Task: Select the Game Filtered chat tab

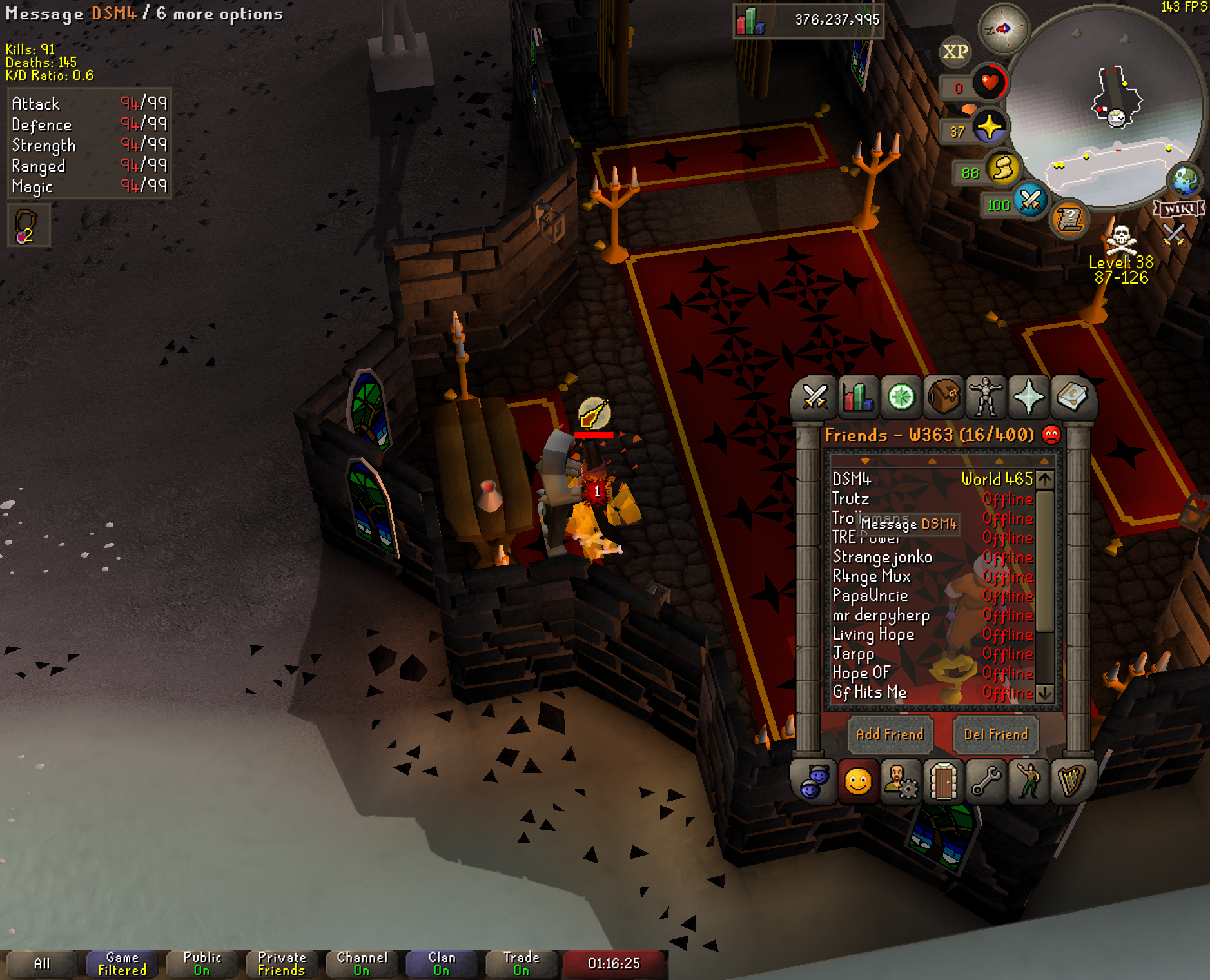Action: click(122, 964)
